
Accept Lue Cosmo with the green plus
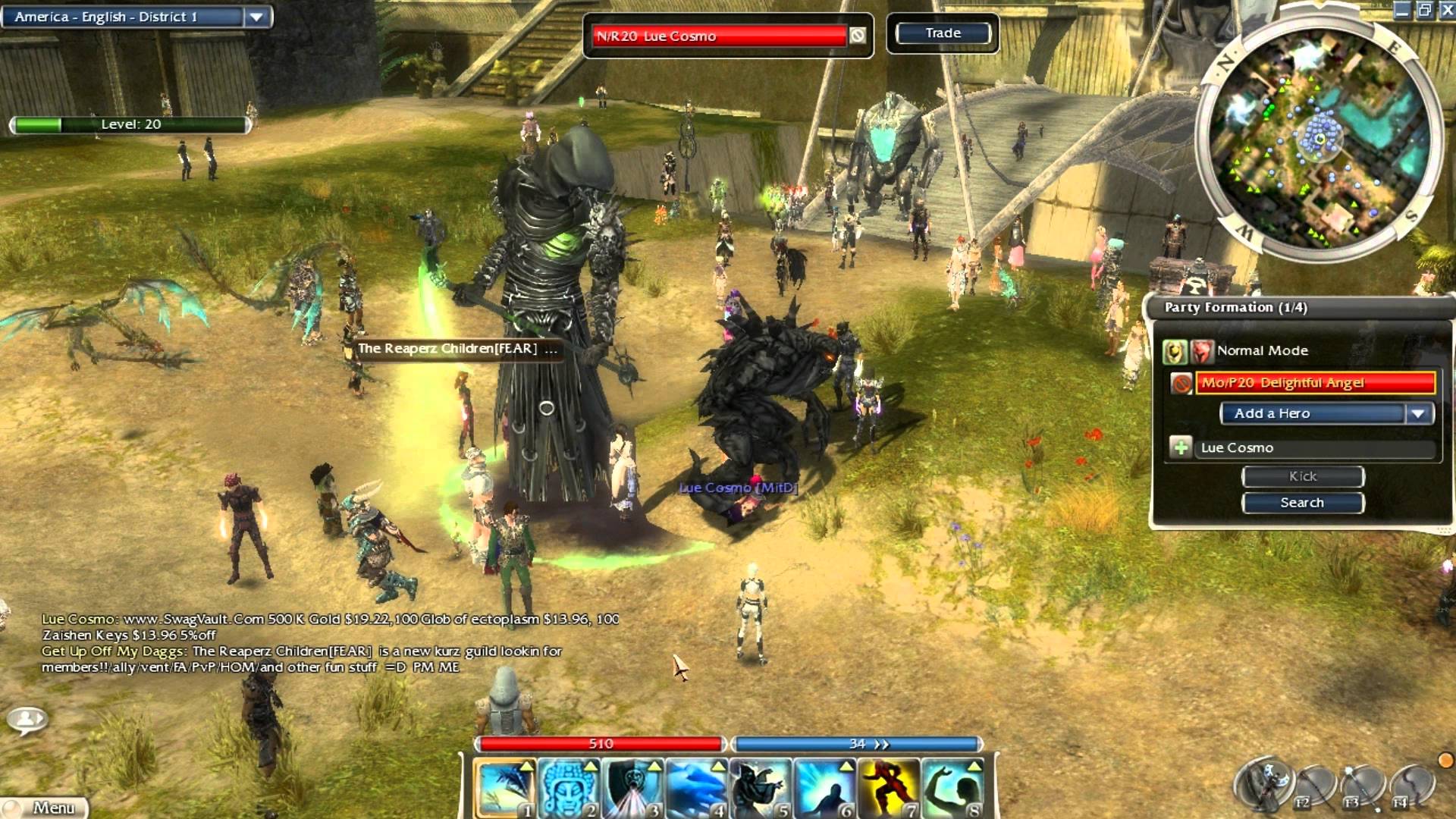[1181, 447]
